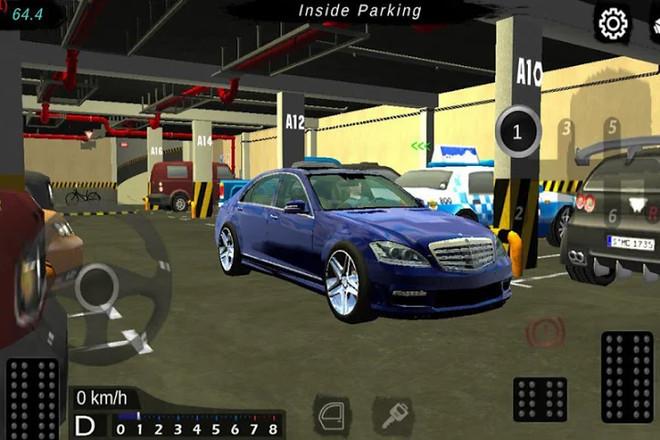Tap the car key ignition icon
This screenshot has height=440, width=660.
coord(392,415)
